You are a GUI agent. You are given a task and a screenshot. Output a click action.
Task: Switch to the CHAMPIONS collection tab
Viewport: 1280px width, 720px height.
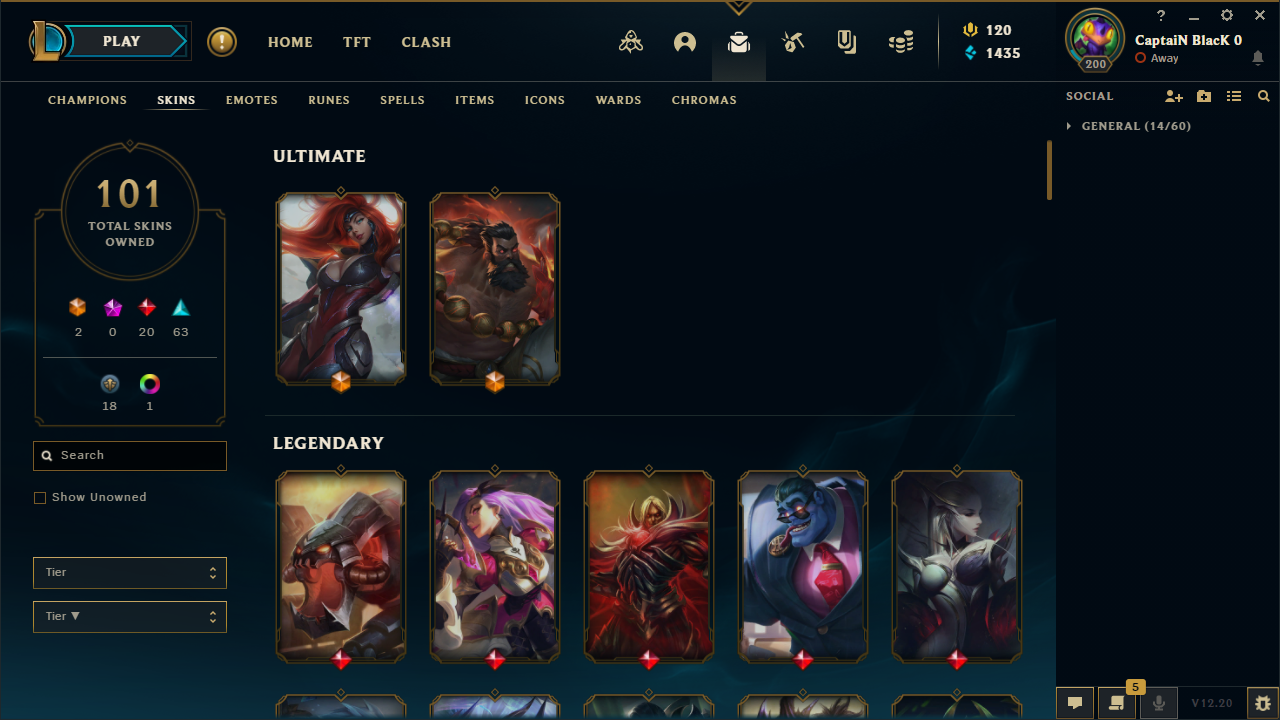click(87, 100)
